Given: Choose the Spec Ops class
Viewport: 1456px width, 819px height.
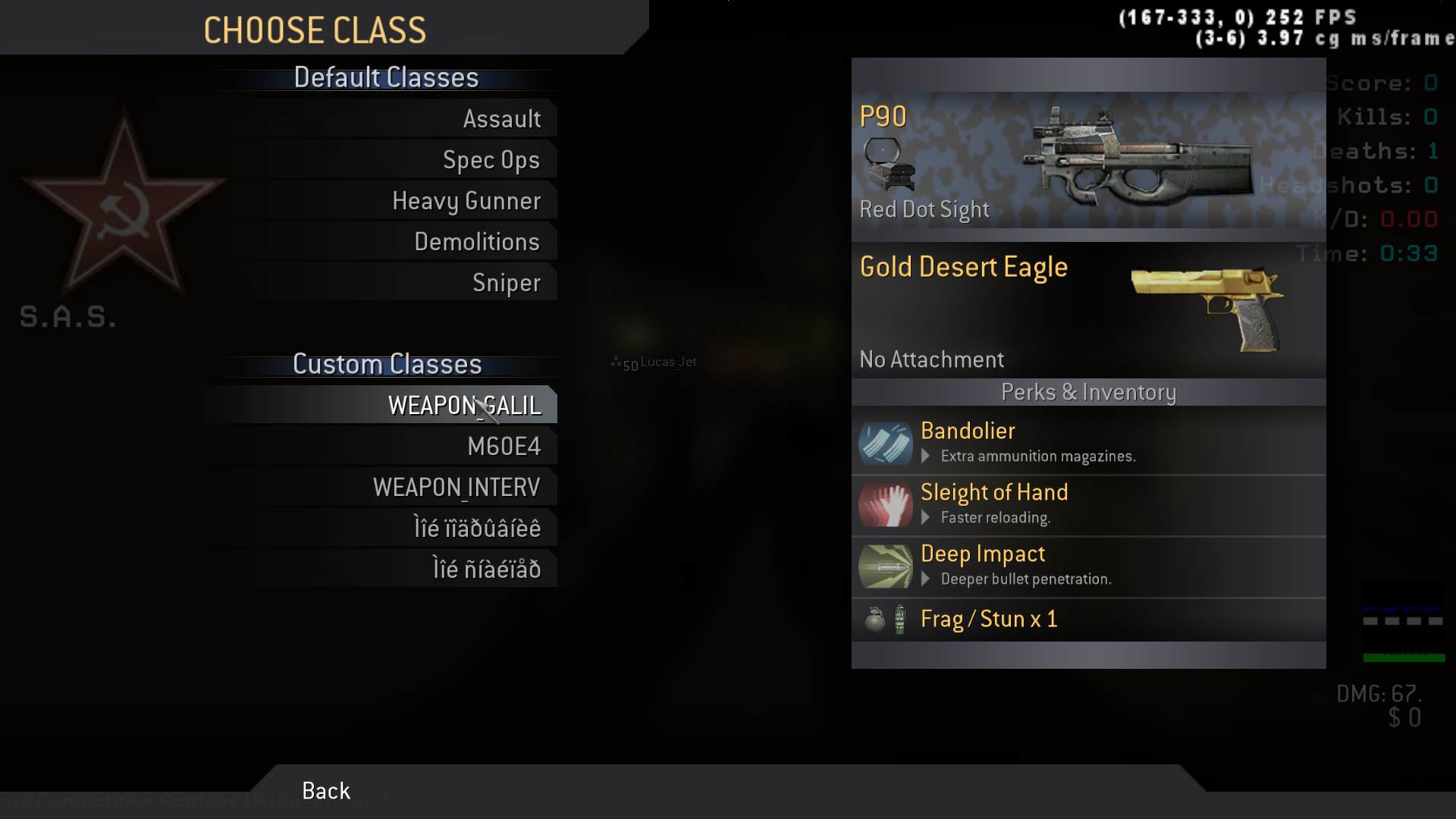Looking at the screenshot, I should click(x=491, y=160).
